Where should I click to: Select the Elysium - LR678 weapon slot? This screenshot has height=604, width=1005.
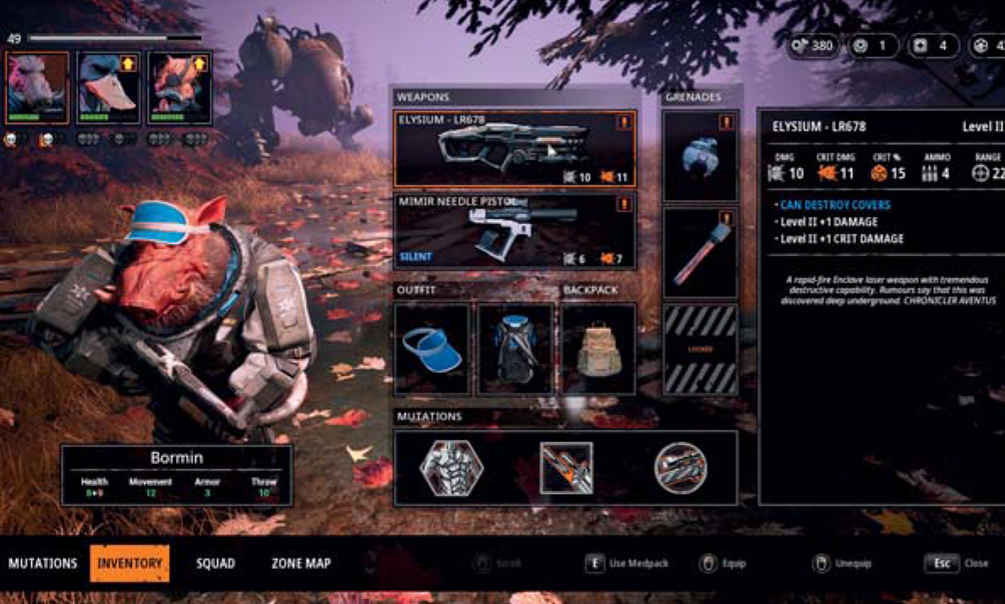point(515,149)
